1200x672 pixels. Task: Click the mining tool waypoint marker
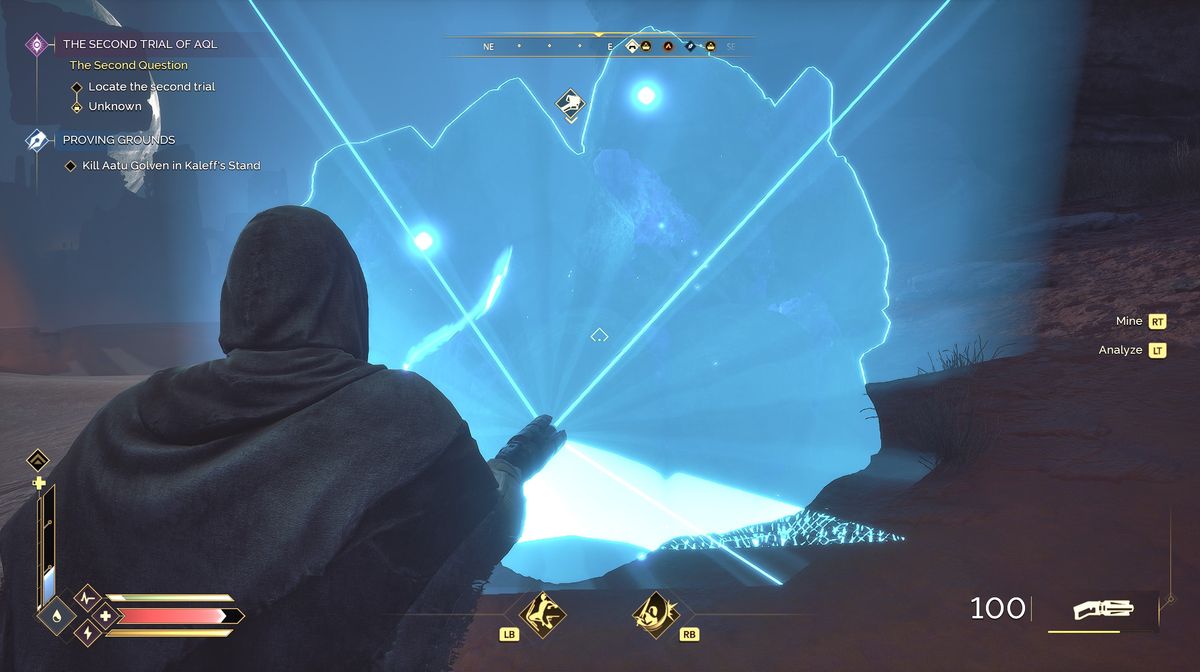click(570, 104)
